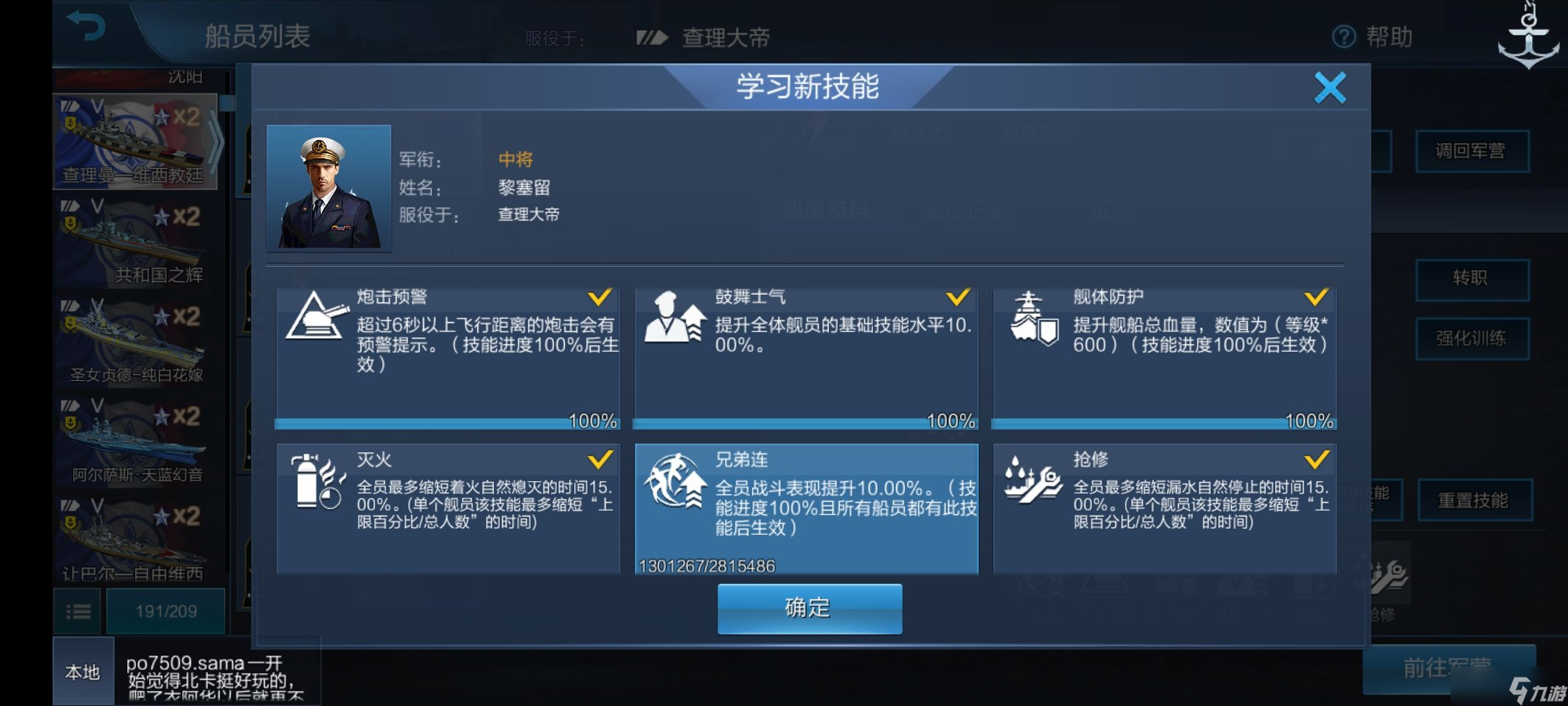Click the 调回军营 button

tap(1472, 152)
